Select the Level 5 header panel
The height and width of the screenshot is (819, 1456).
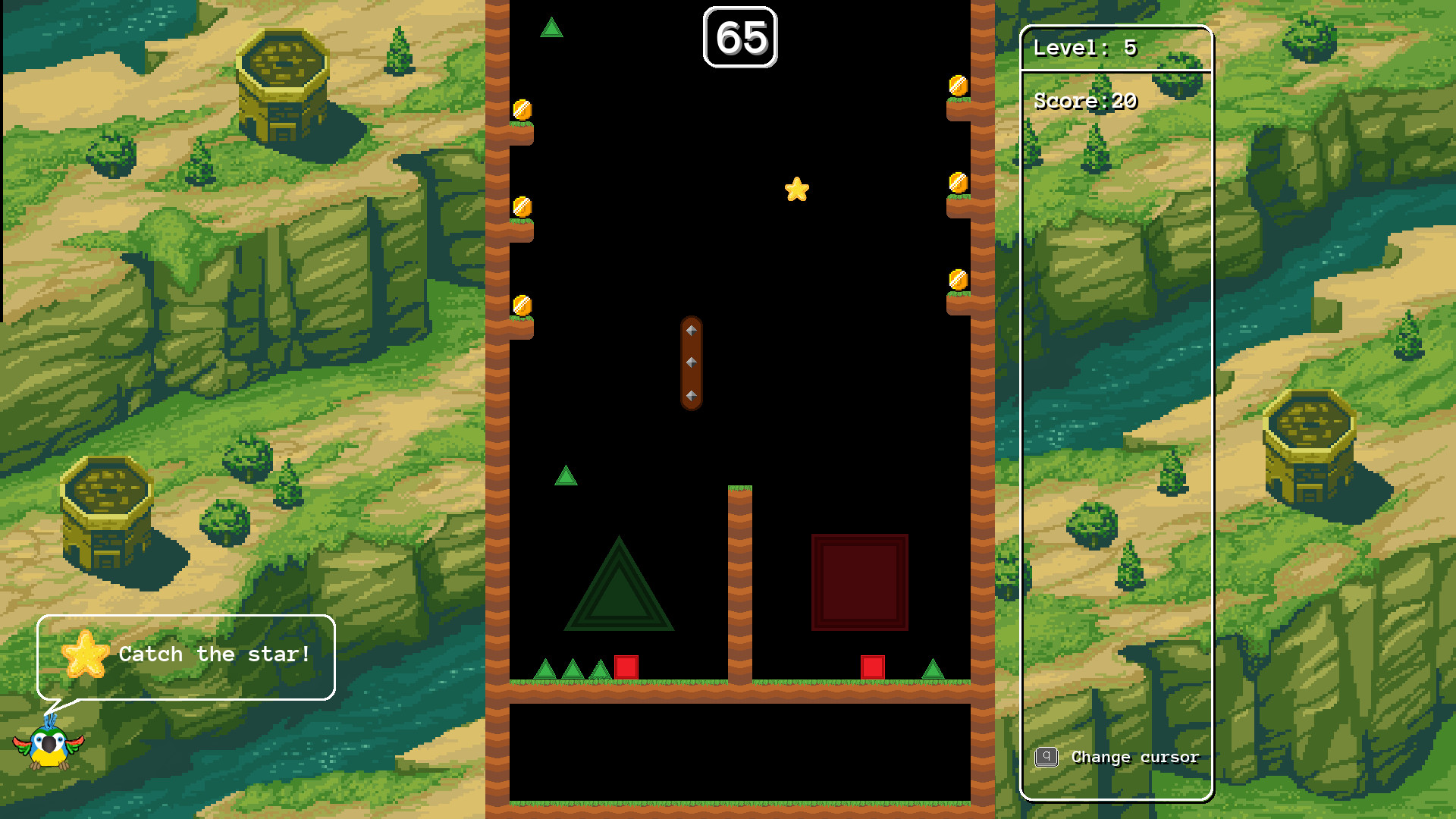pos(1118,47)
